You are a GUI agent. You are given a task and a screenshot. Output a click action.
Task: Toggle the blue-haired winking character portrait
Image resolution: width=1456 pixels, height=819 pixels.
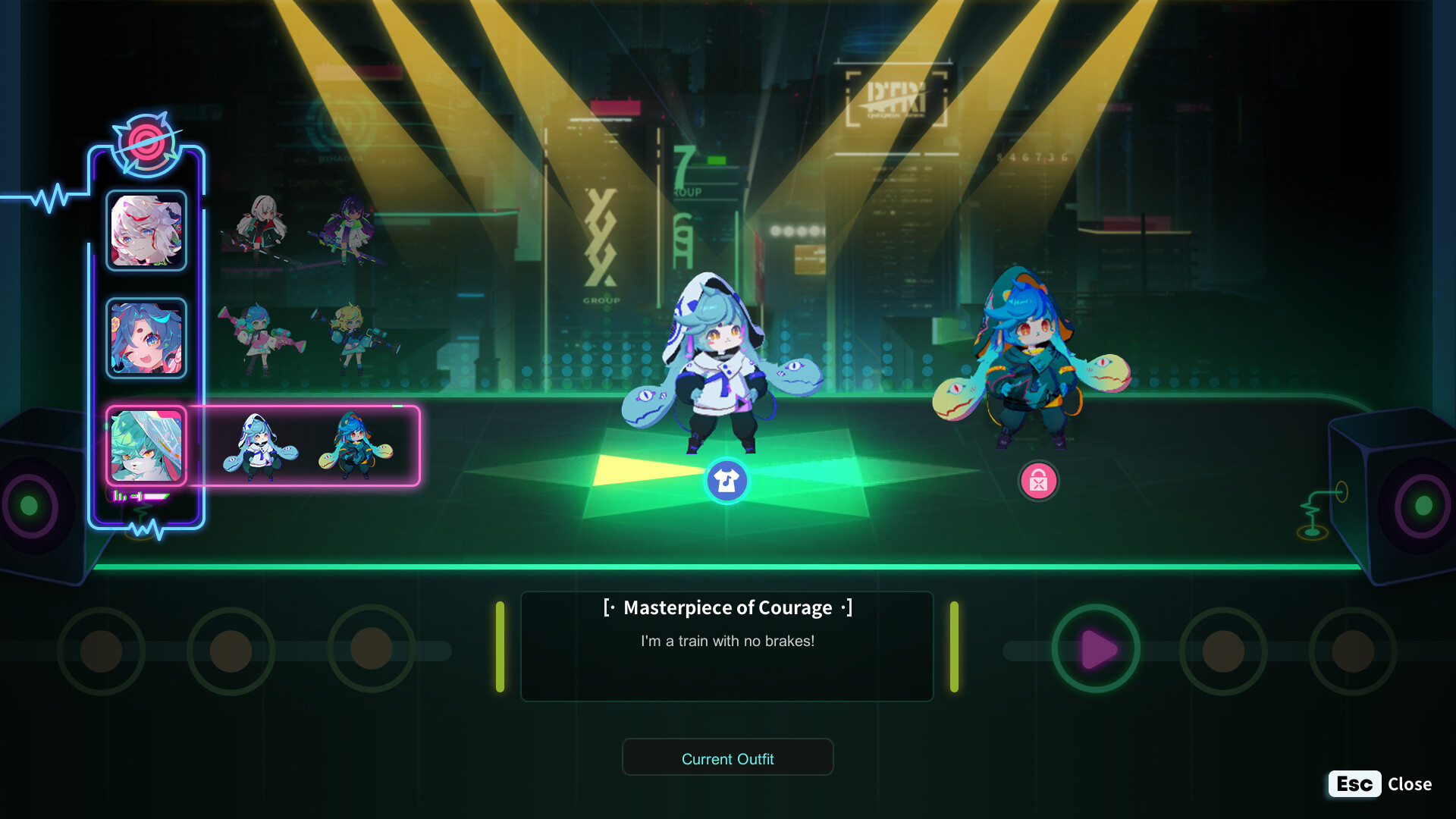(x=146, y=337)
